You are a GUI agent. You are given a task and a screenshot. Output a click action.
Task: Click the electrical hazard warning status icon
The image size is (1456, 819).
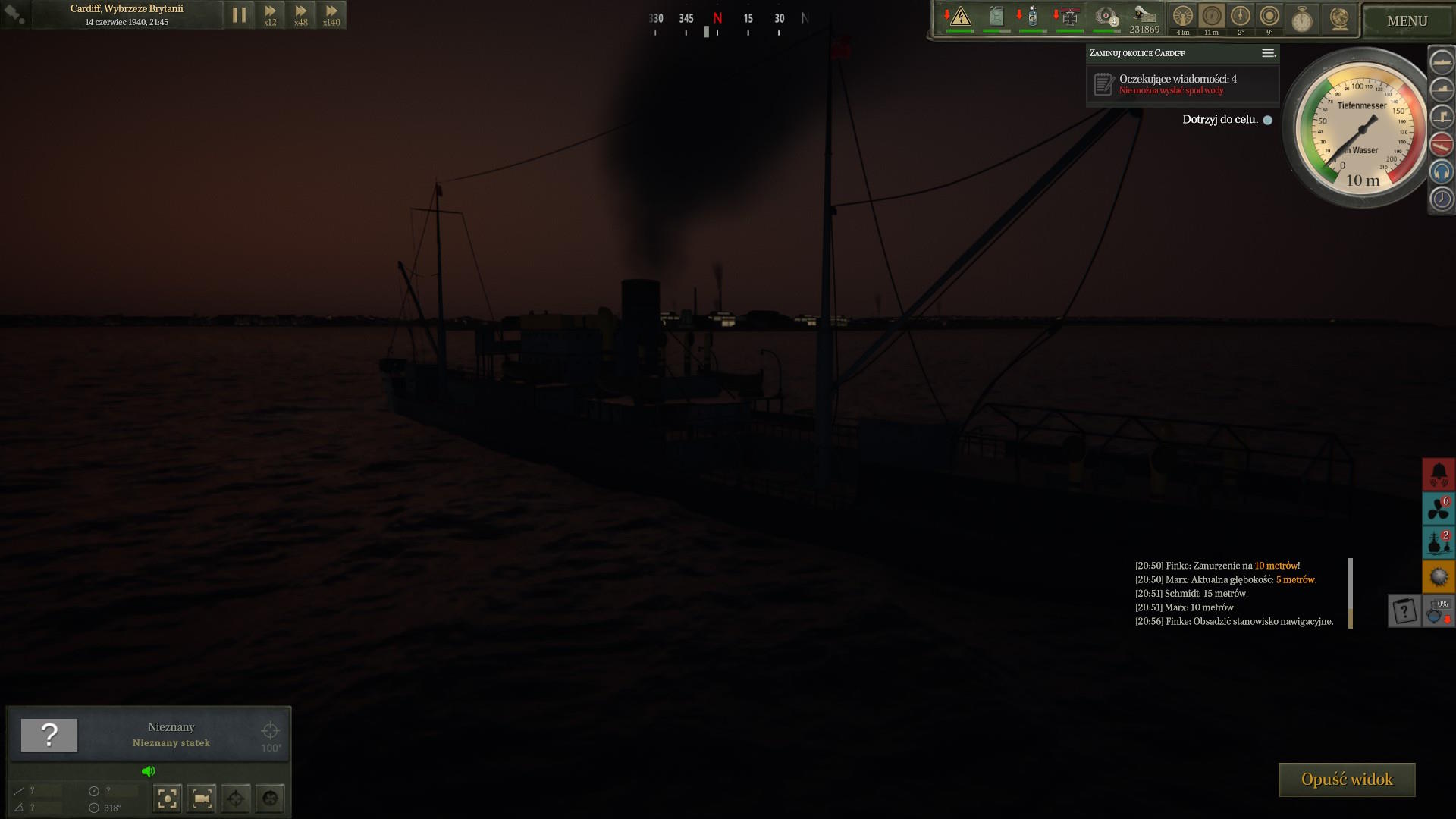pyautogui.click(x=960, y=17)
